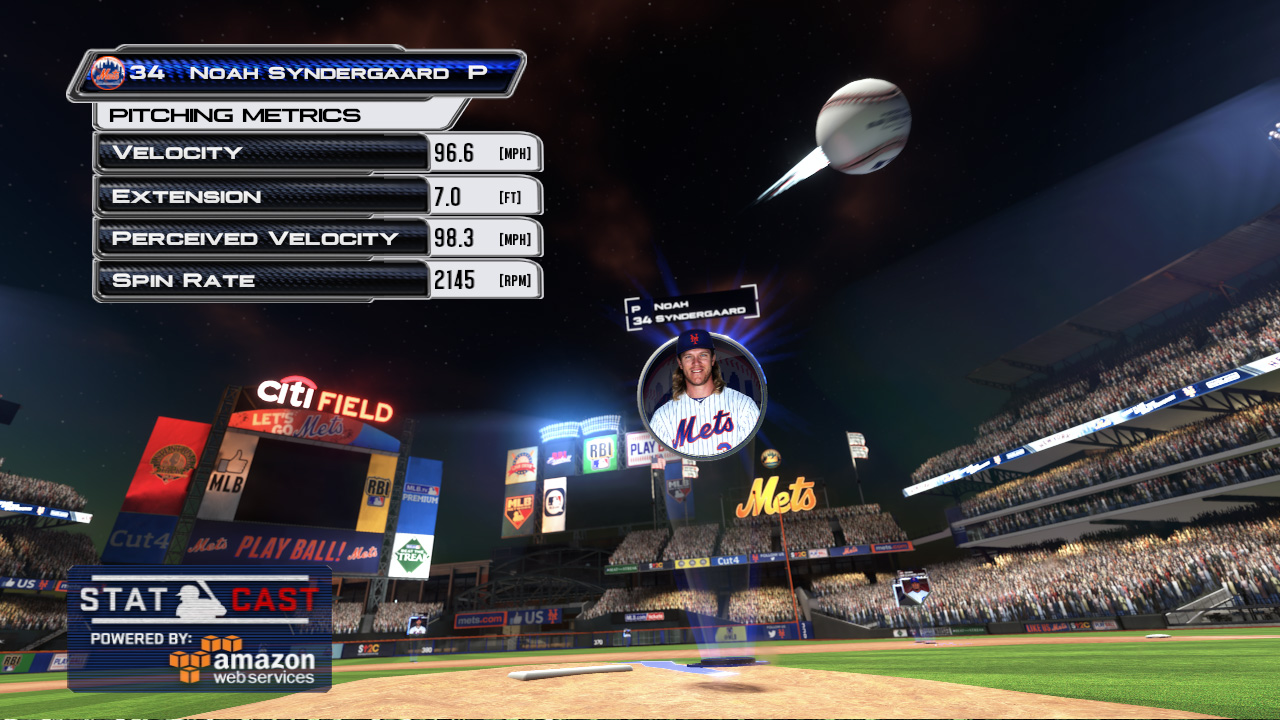Click the Statcast logo panel
The image size is (1280, 720).
[199, 628]
